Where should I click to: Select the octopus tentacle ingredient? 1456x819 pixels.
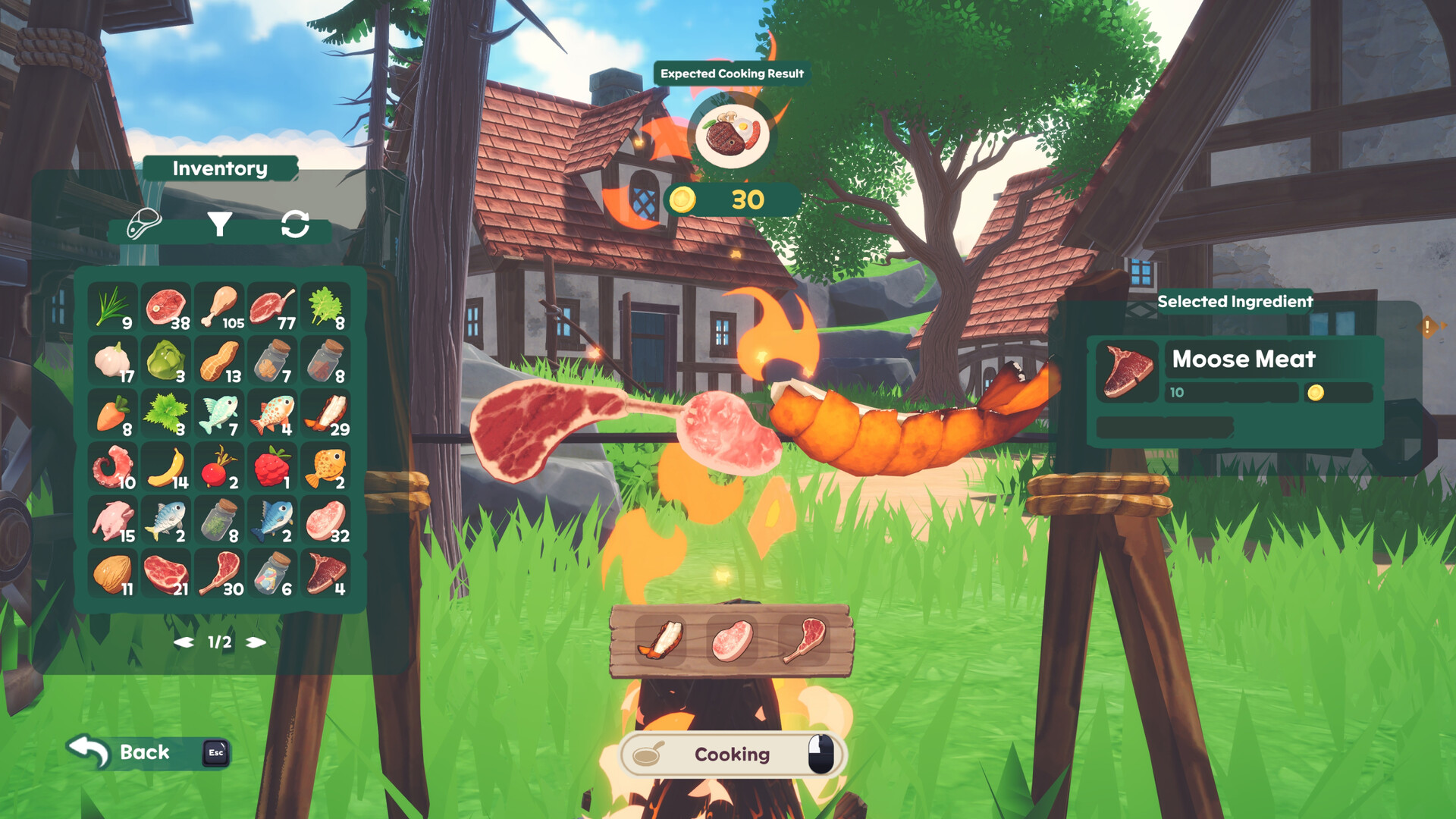click(112, 468)
